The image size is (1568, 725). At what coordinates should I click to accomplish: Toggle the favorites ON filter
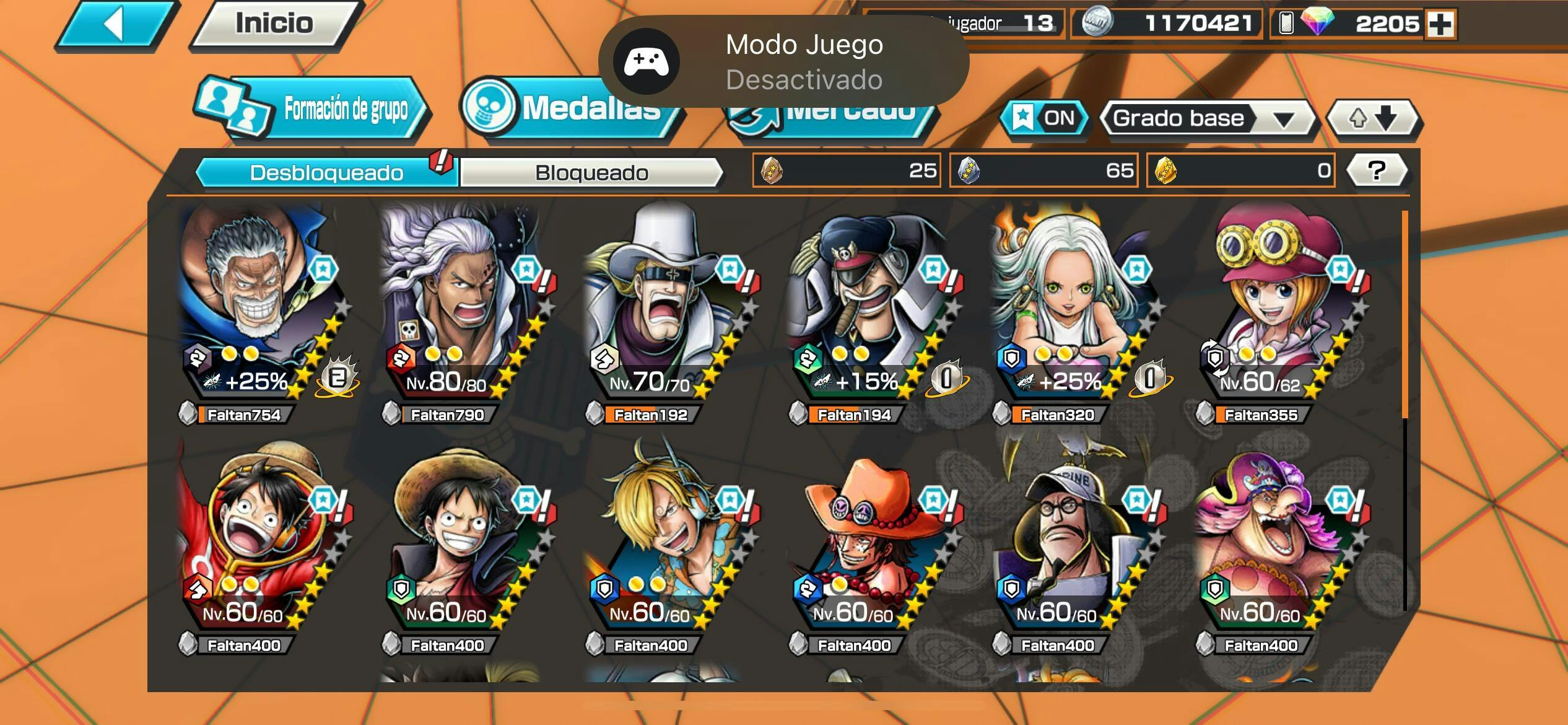(x=1044, y=118)
